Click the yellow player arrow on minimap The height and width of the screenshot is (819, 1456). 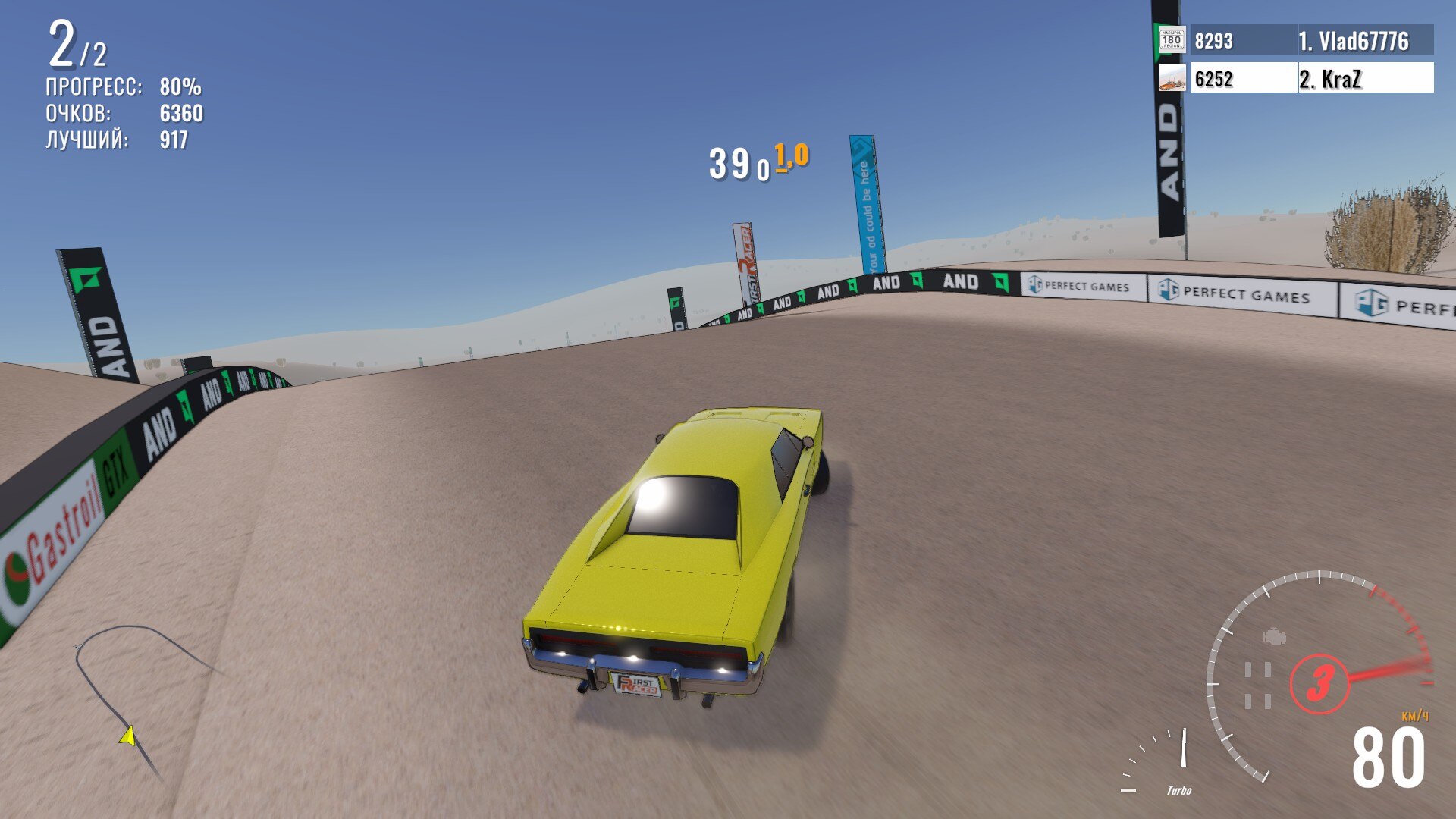click(128, 736)
